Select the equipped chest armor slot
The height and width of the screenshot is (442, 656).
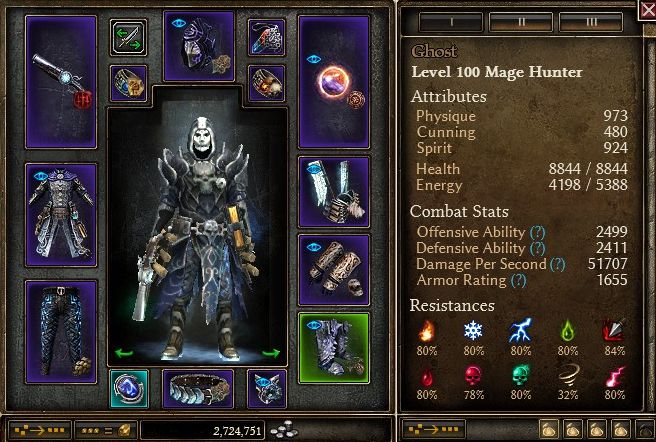(61, 214)
